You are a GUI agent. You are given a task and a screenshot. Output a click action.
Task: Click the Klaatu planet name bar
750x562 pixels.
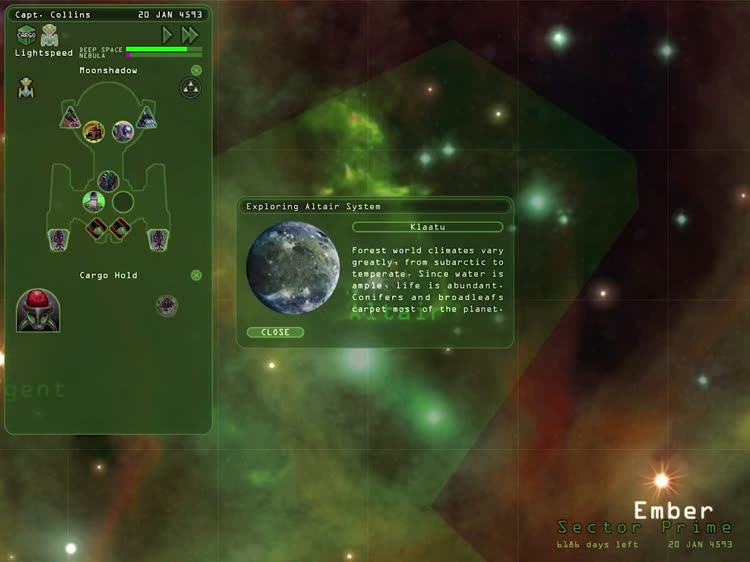pyautogui.click(x=427, y=227)
